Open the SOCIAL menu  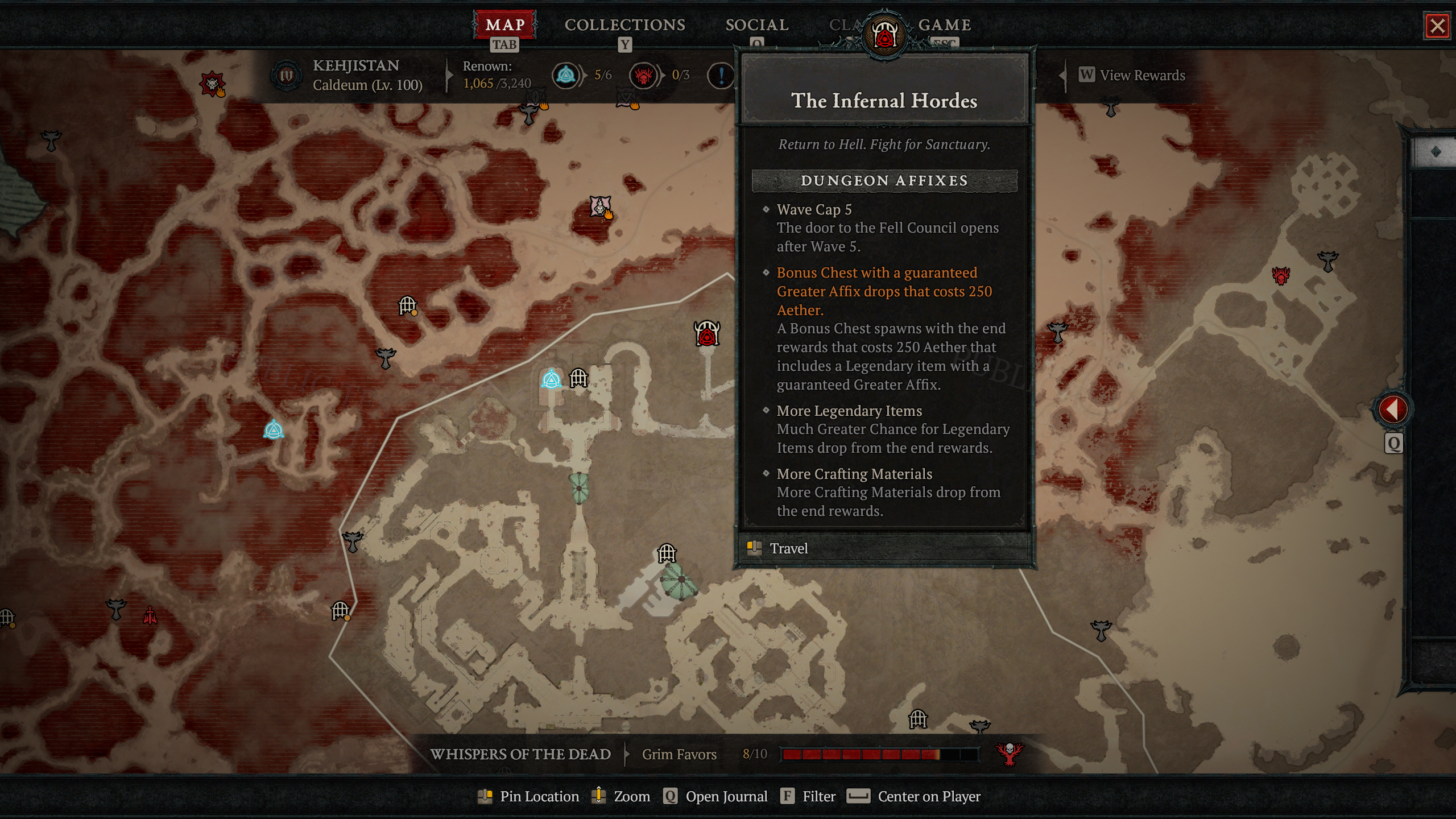tap(756, 25)
